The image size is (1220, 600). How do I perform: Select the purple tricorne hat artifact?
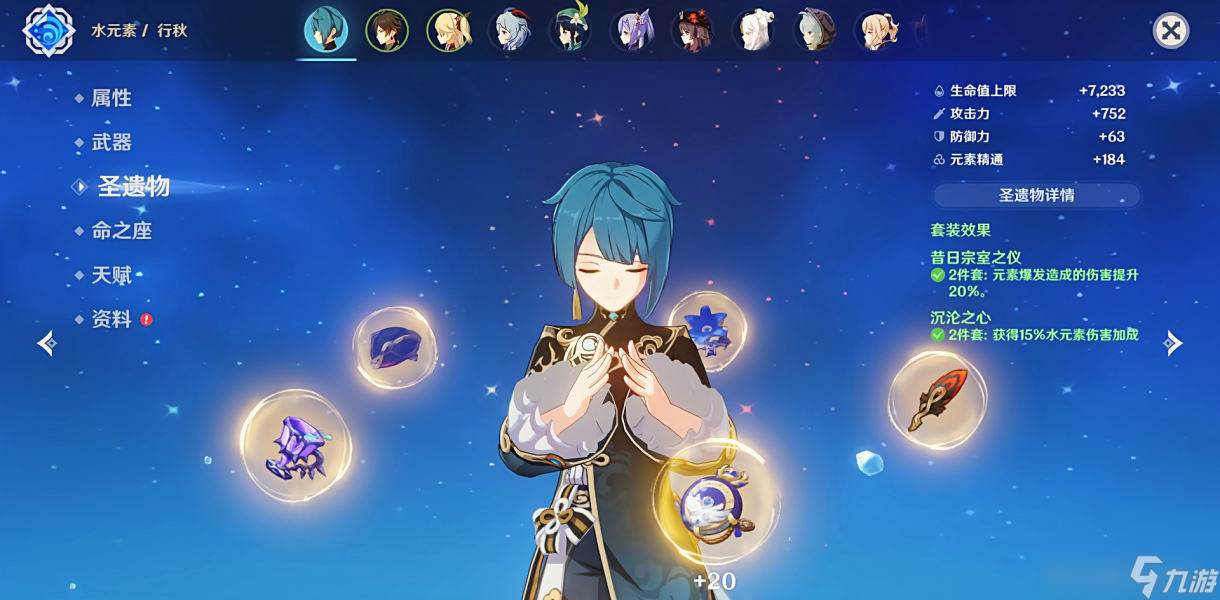tap(394, 347)
